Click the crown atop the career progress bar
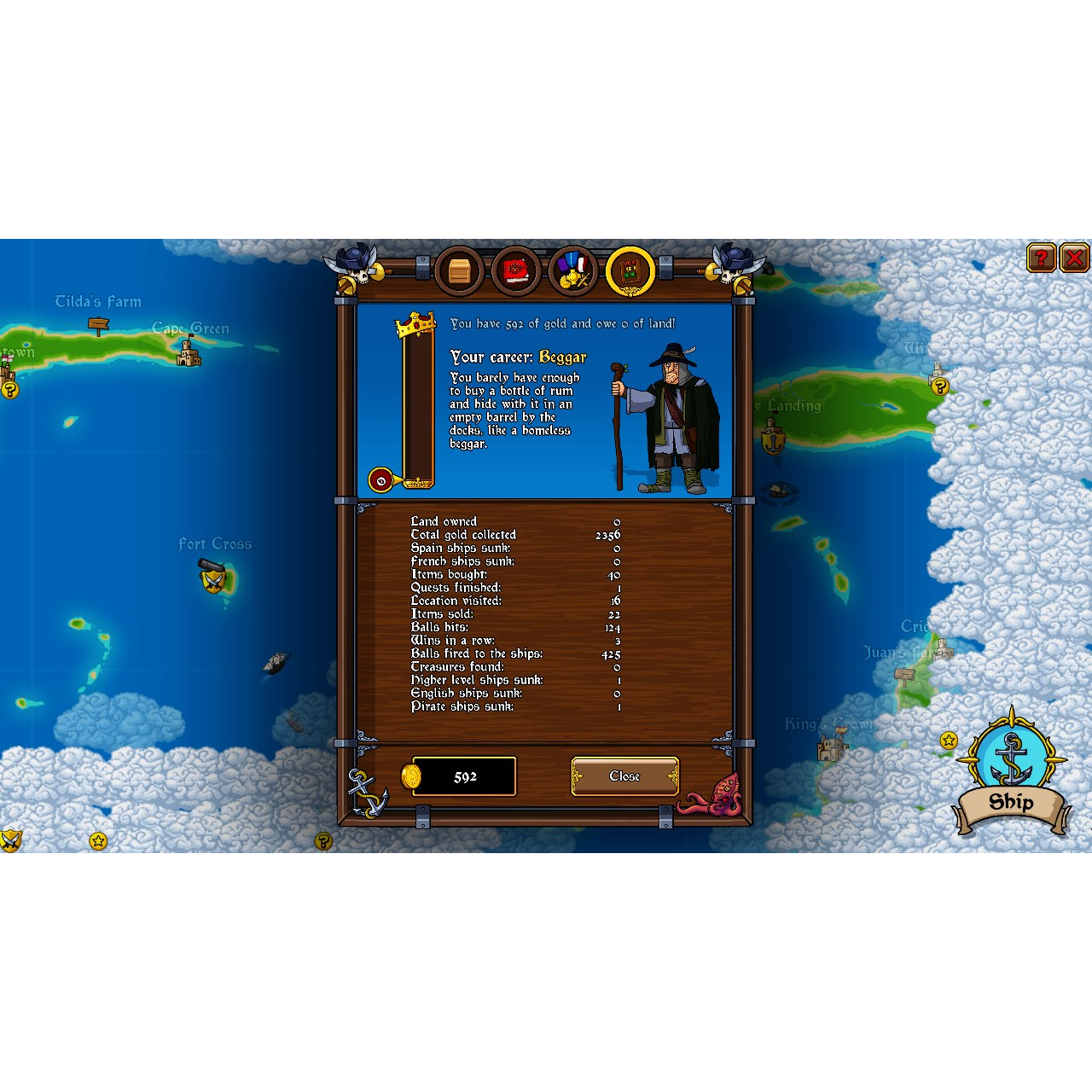Image resolution: width=1092 pixels, height=1092 pixels. [x=417, y=323]
